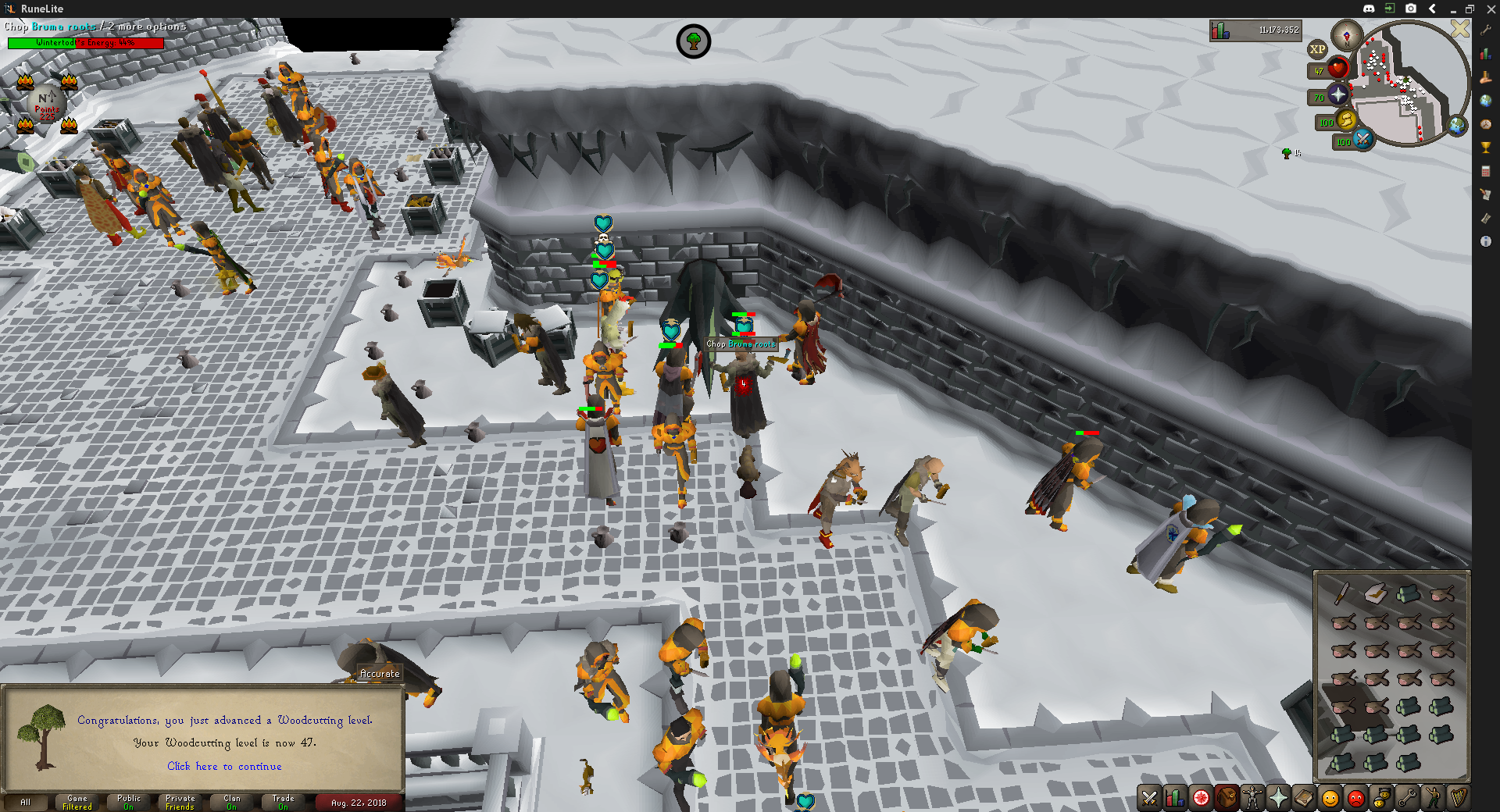1500x812 pixels.
Task: Select the combat options swords tab
Action: 1149,798
